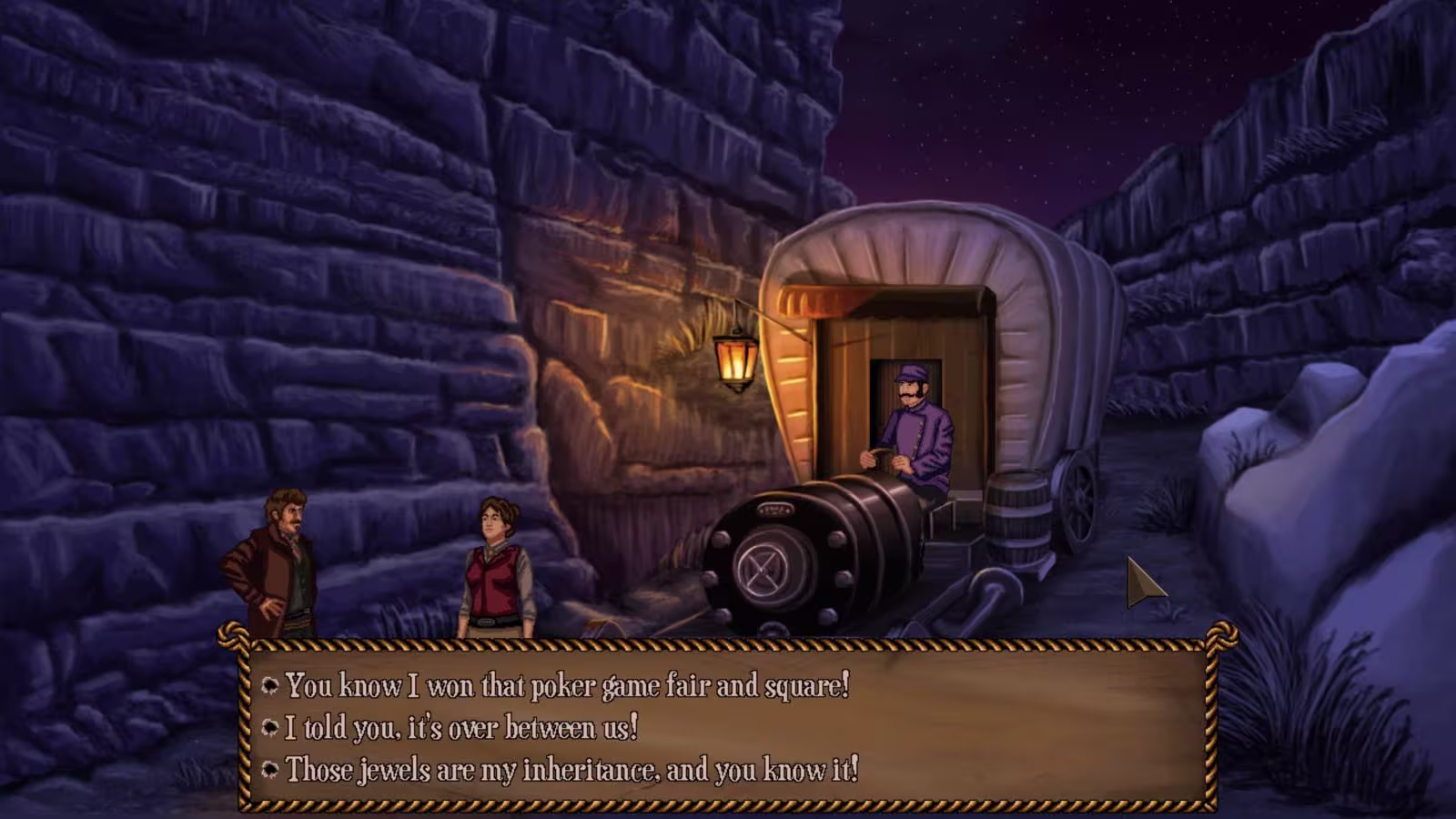Pick the reply about the inherited jewels
The width and height of the screenshot is (1456, 819).
coord(571,770)
